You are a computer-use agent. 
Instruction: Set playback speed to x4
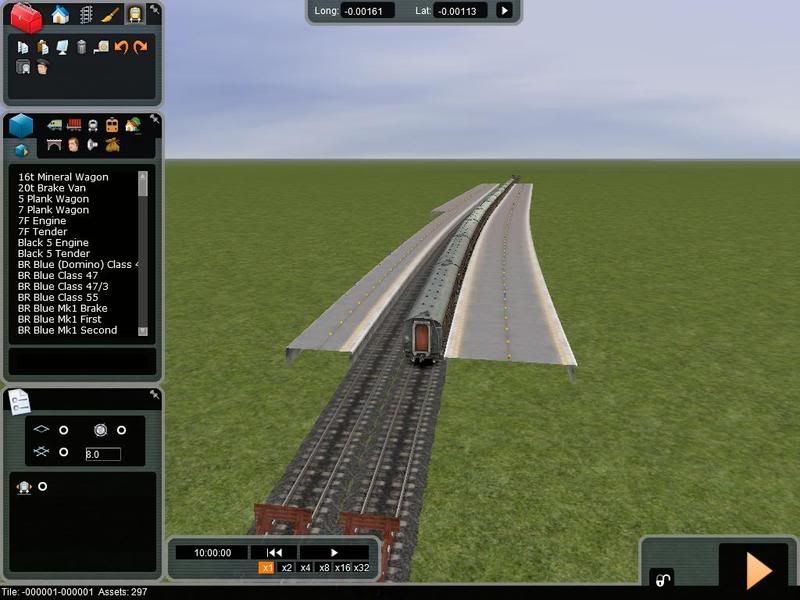(306, 568)
